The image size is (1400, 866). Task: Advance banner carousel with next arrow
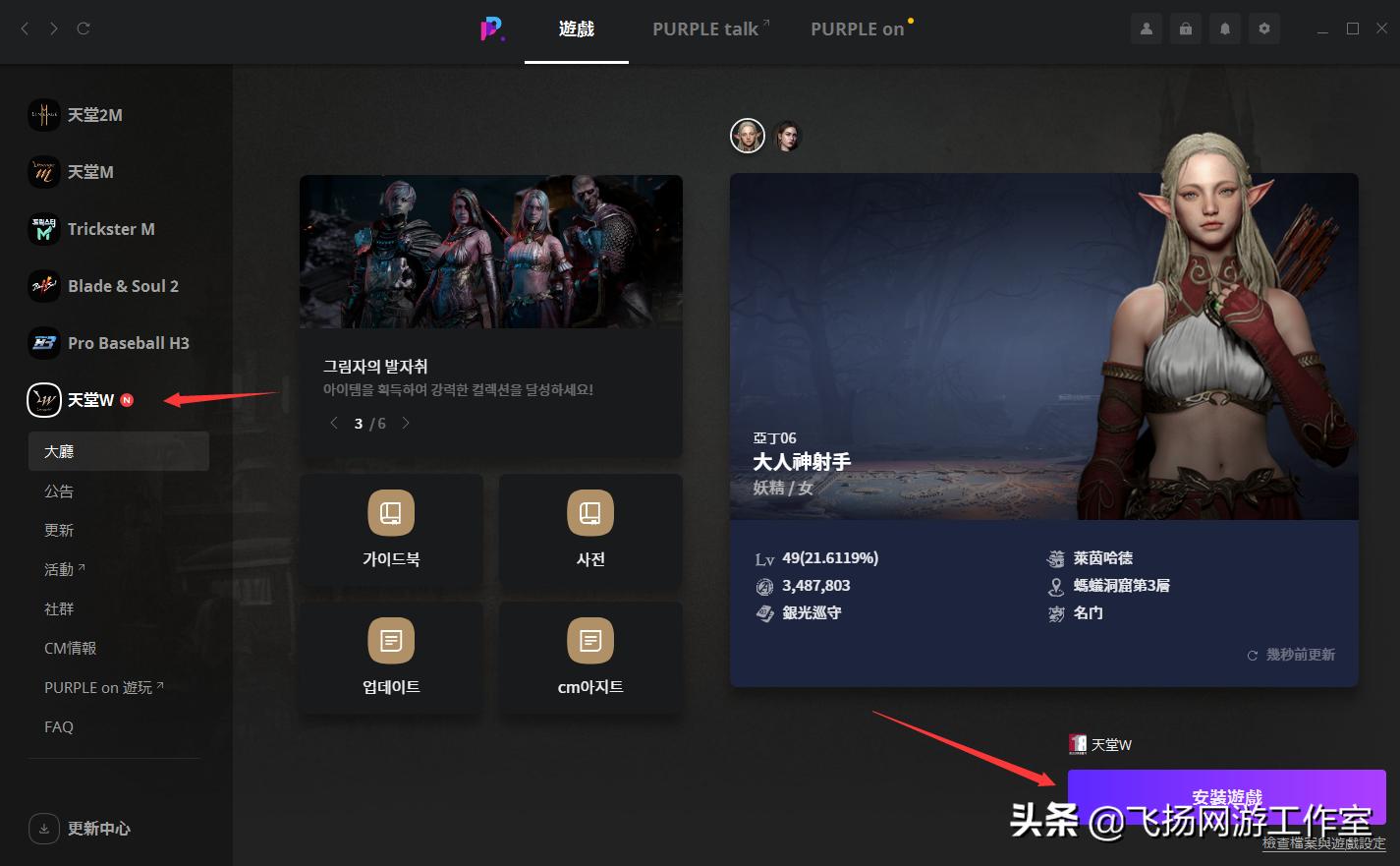[x=406, y=423]
